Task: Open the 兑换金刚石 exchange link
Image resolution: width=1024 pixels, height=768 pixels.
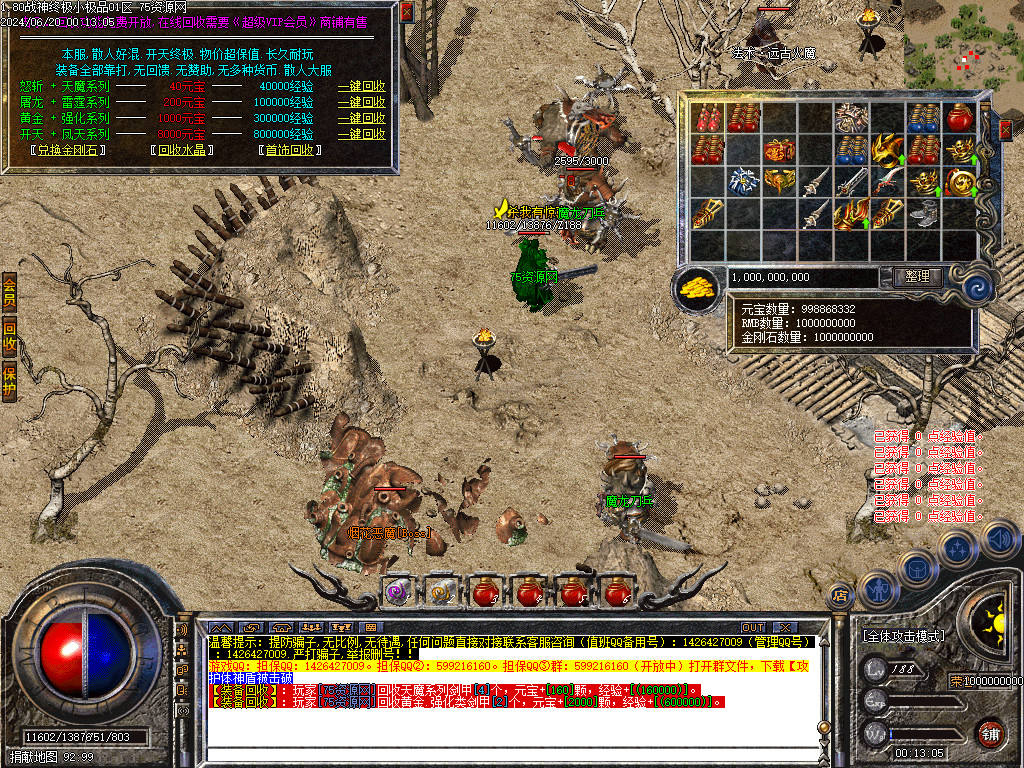Action: (x=68, y=150)
